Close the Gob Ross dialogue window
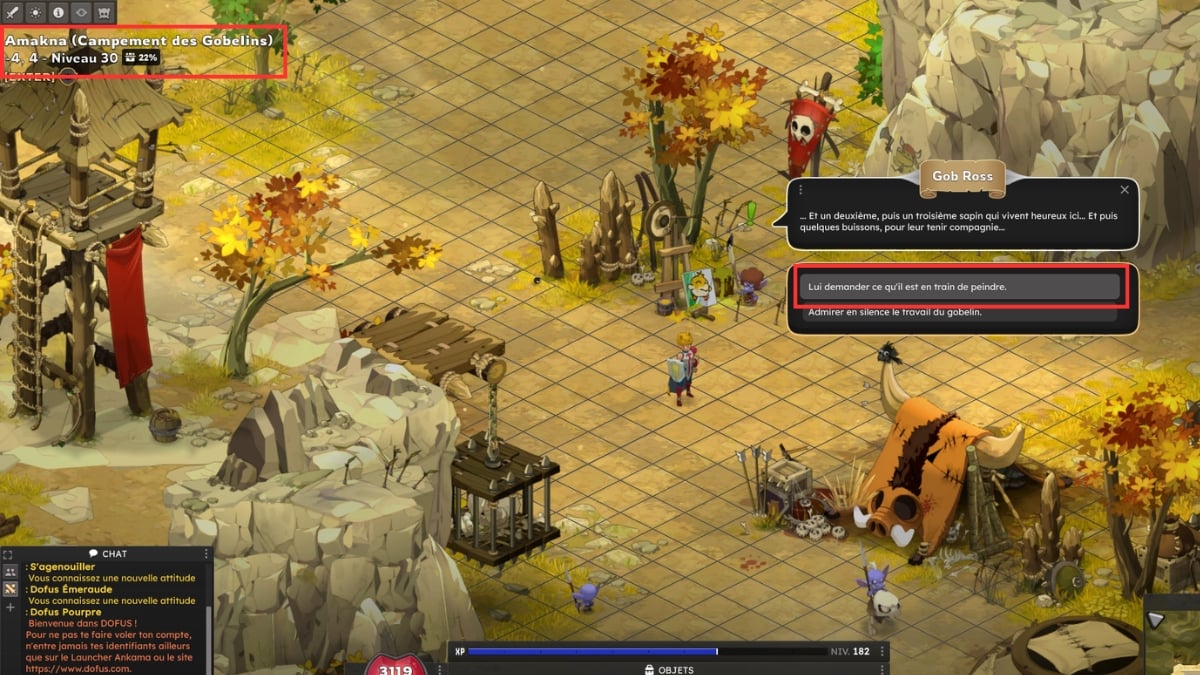Image resolution: width=1200 pixels, height=675 pixels. coord(1124,190)
